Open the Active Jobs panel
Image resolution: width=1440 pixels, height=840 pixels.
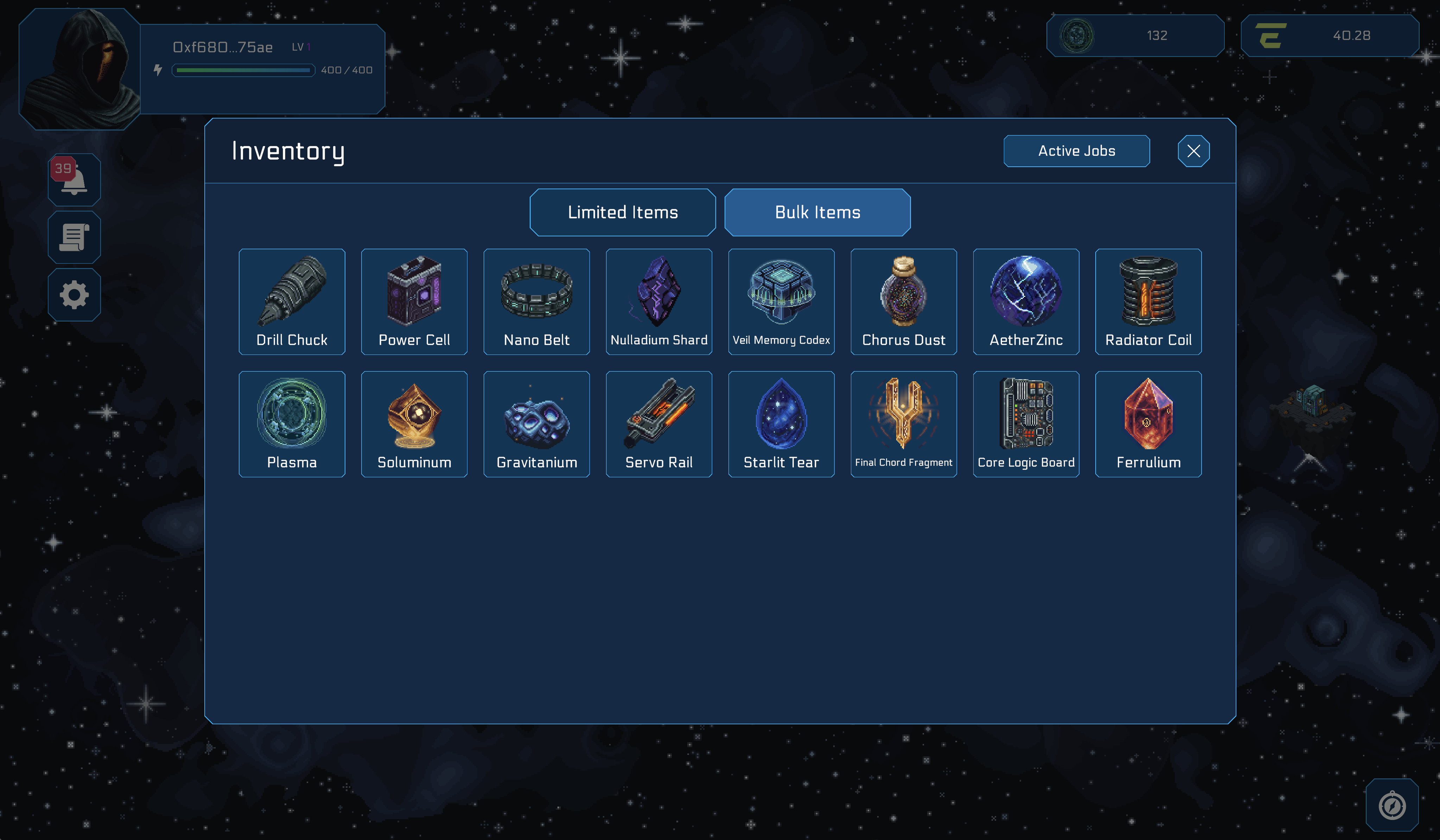1076,151
